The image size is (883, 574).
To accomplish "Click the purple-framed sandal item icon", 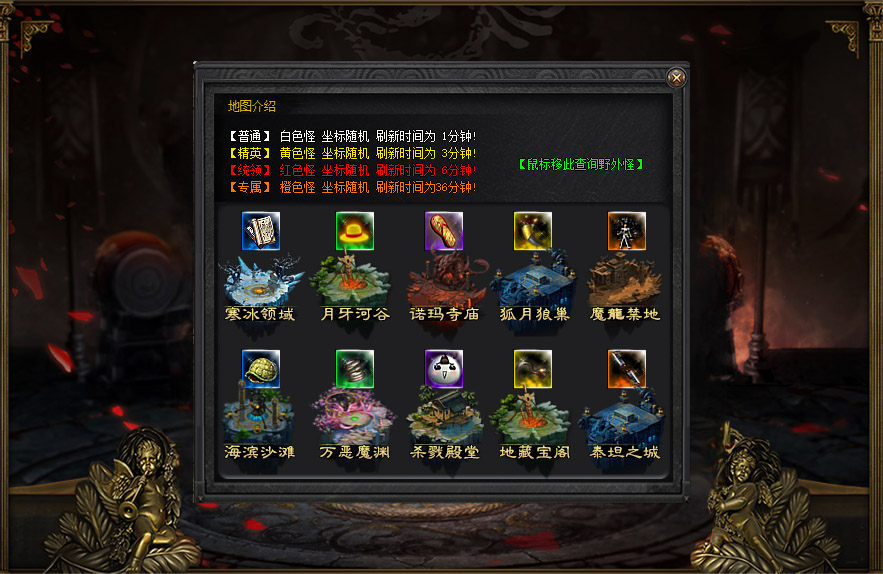I will pos(444,231).
